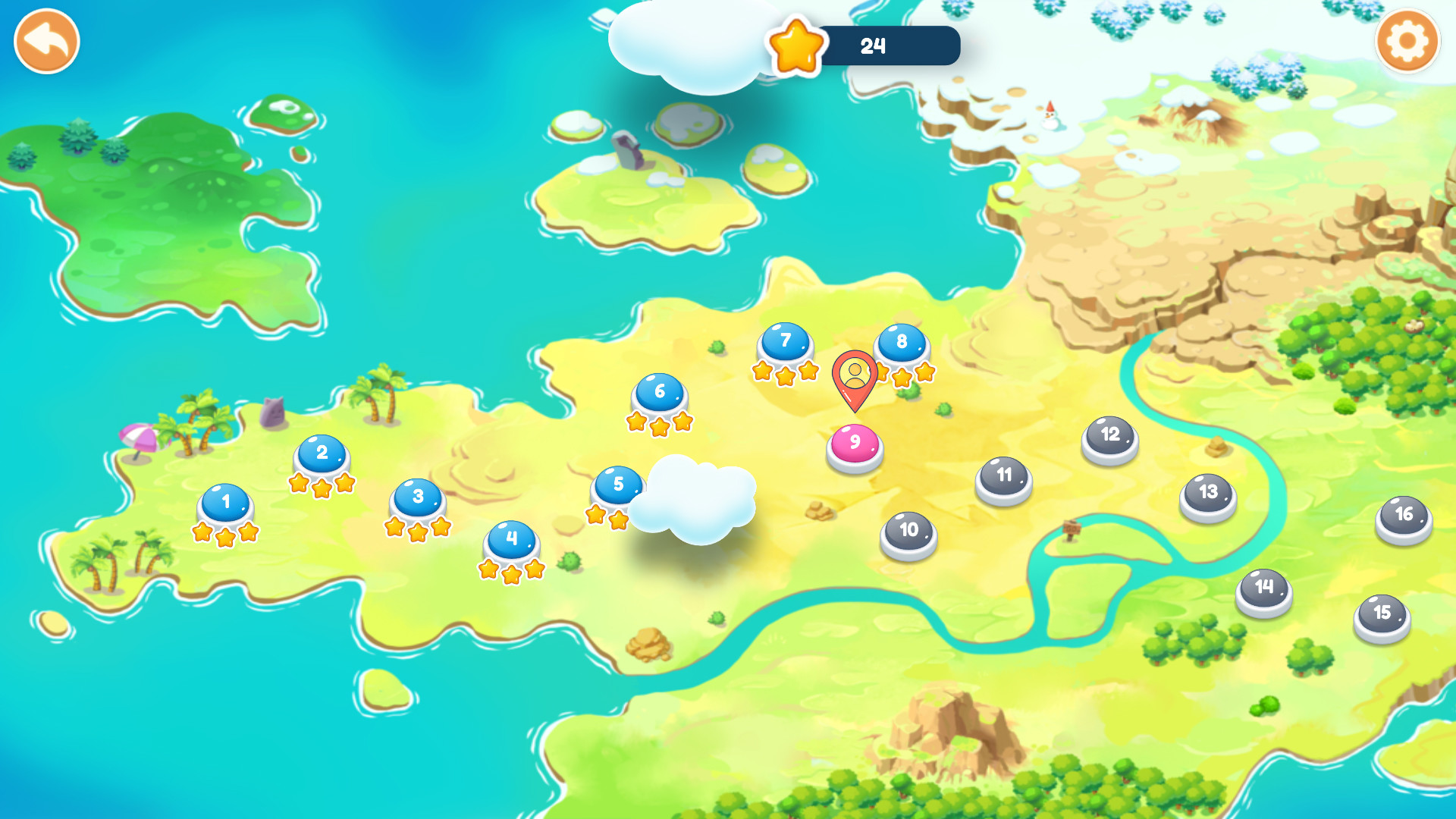The width and height of the screenshot is (1456, 819).
Task: Open level 5 beside the cloud
Action: coord(617,485)
